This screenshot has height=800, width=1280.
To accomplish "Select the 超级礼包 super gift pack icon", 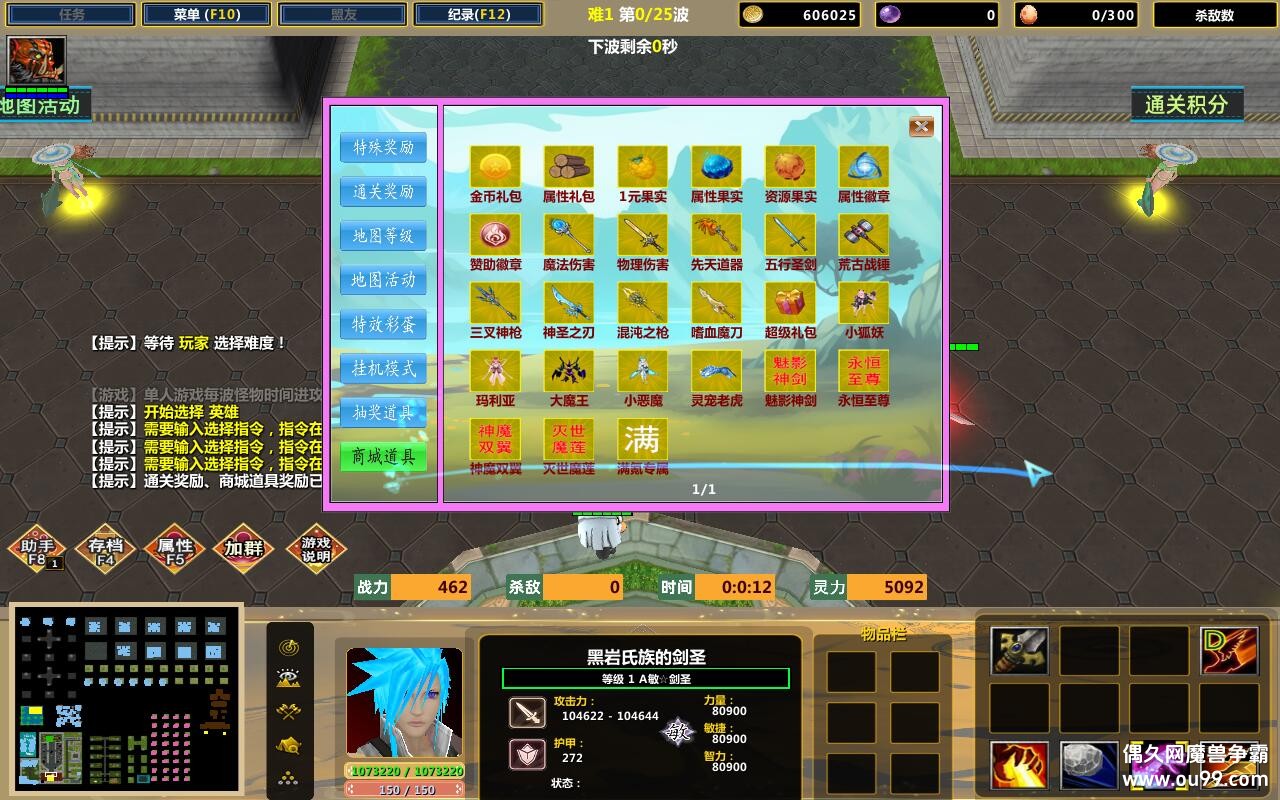I will pos(791,305).
